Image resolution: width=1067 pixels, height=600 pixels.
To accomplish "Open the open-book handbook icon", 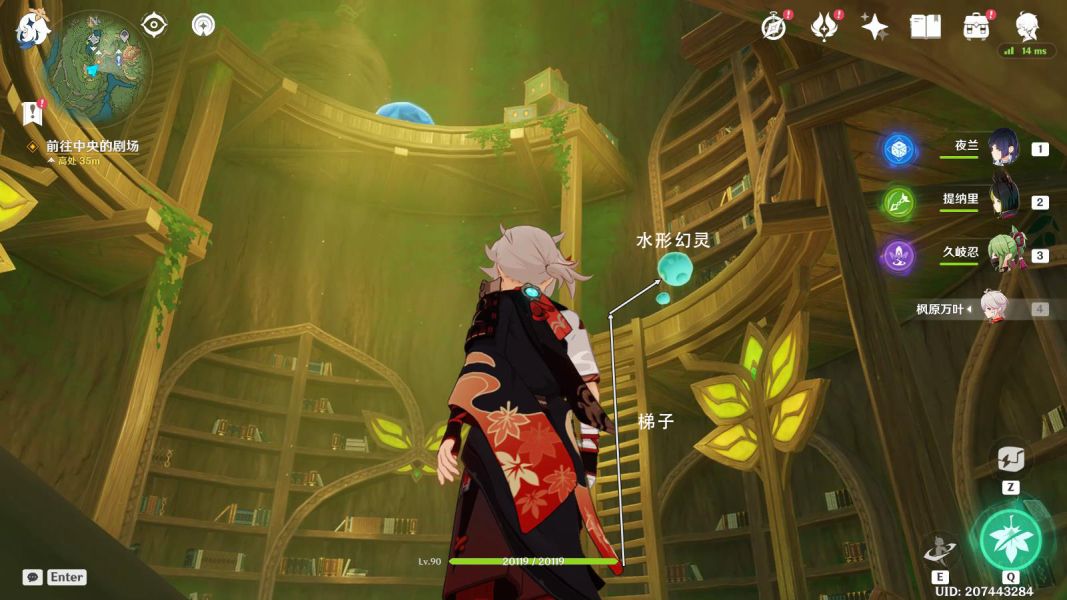I will [925, 27].
